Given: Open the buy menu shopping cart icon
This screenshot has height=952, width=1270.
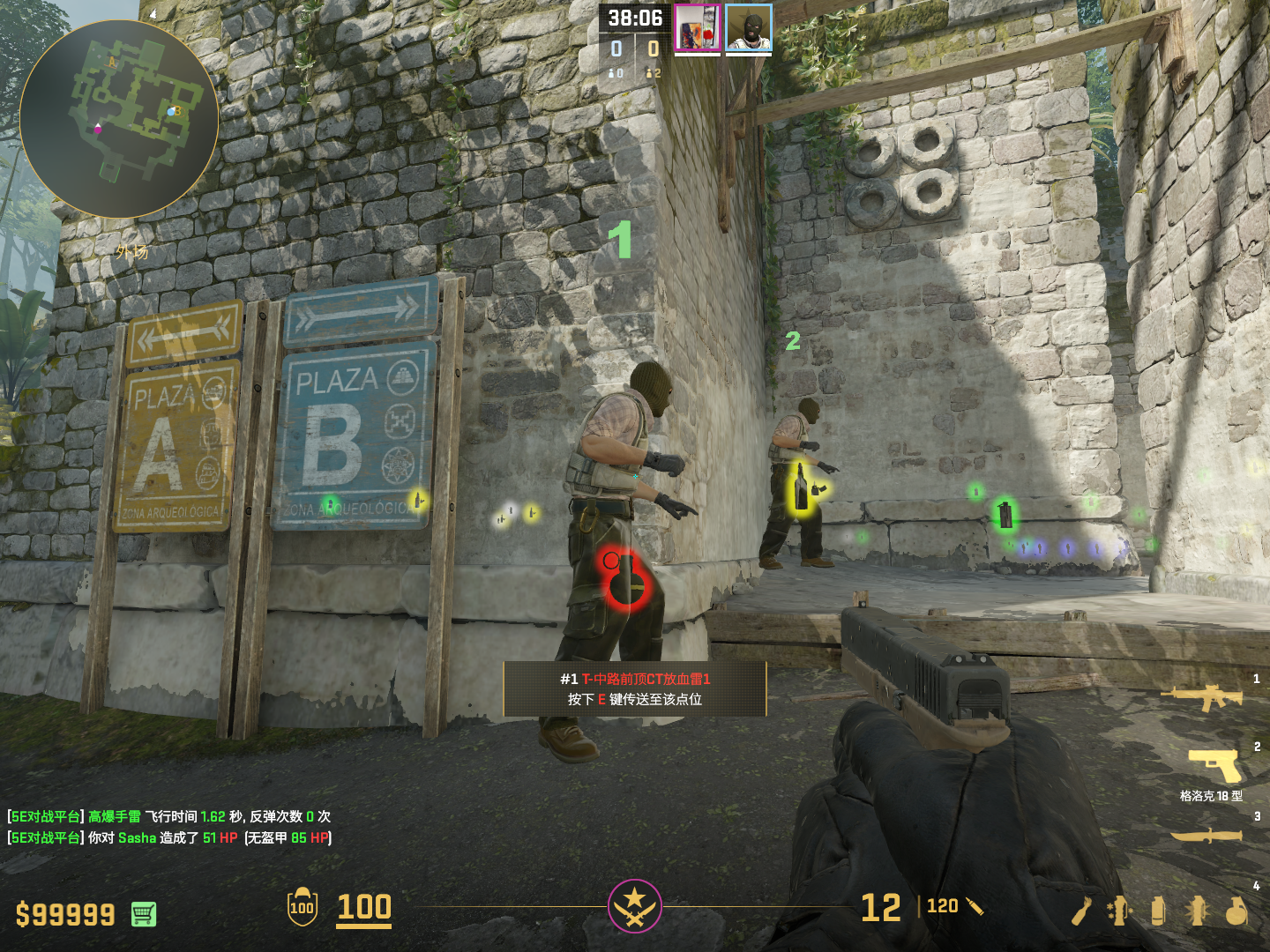Looking at the screenshot, I should coord(144,915).
